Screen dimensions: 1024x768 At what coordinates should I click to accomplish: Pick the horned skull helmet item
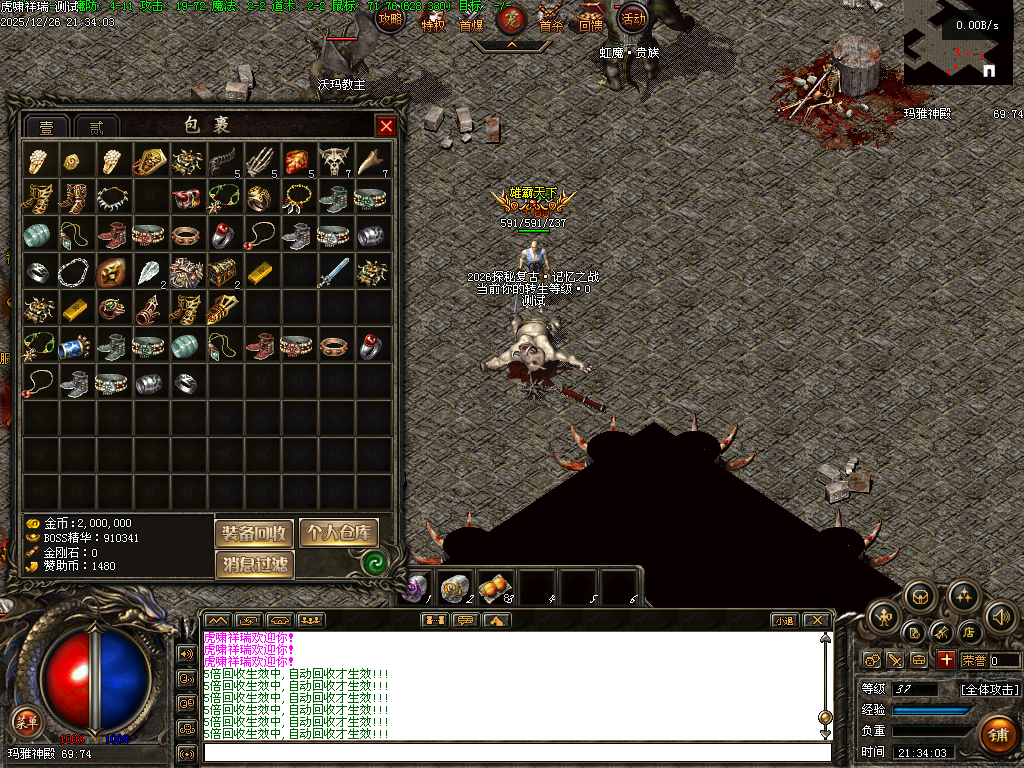(x=335, y=159)
